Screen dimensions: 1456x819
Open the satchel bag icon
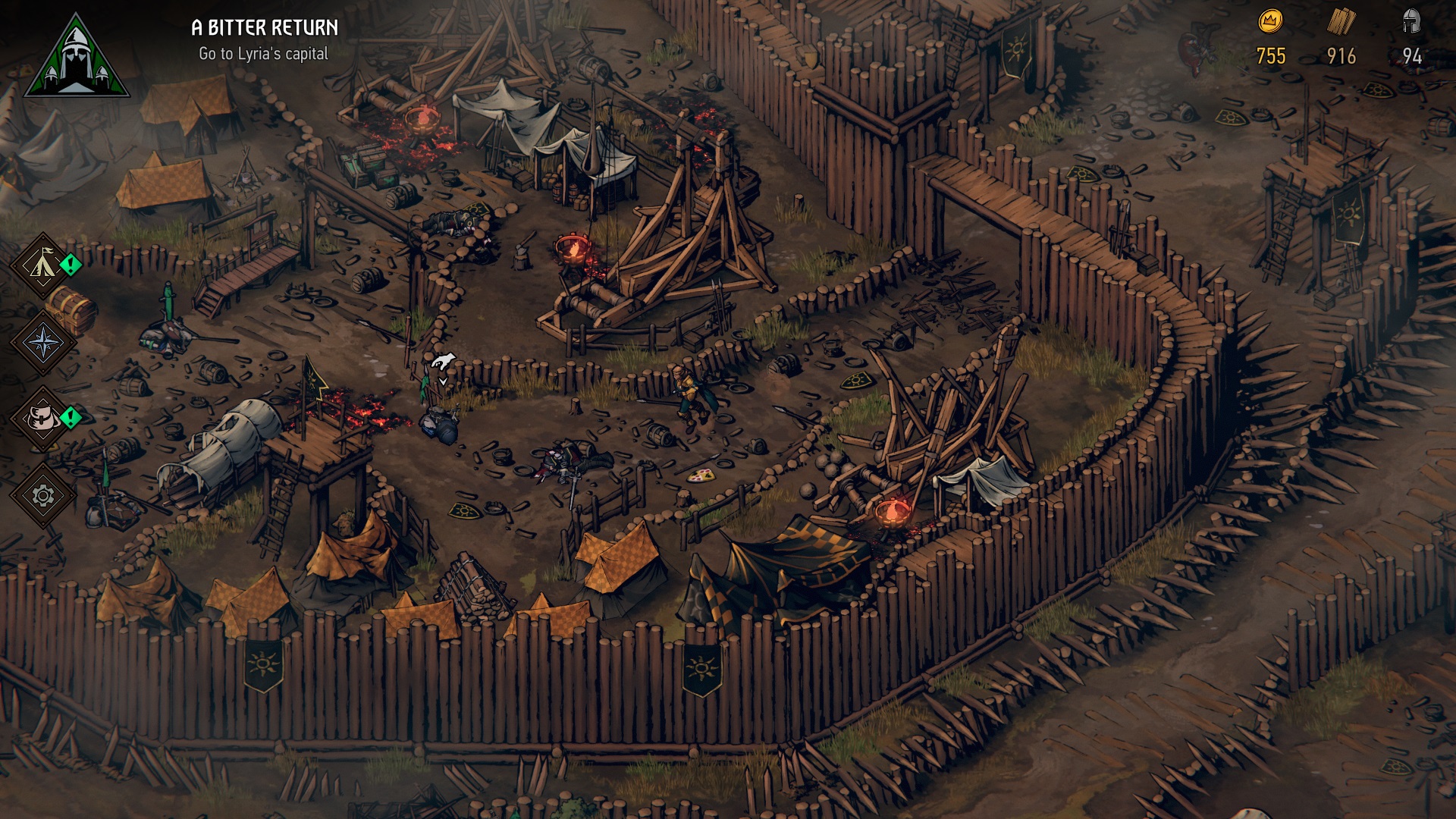42,418
